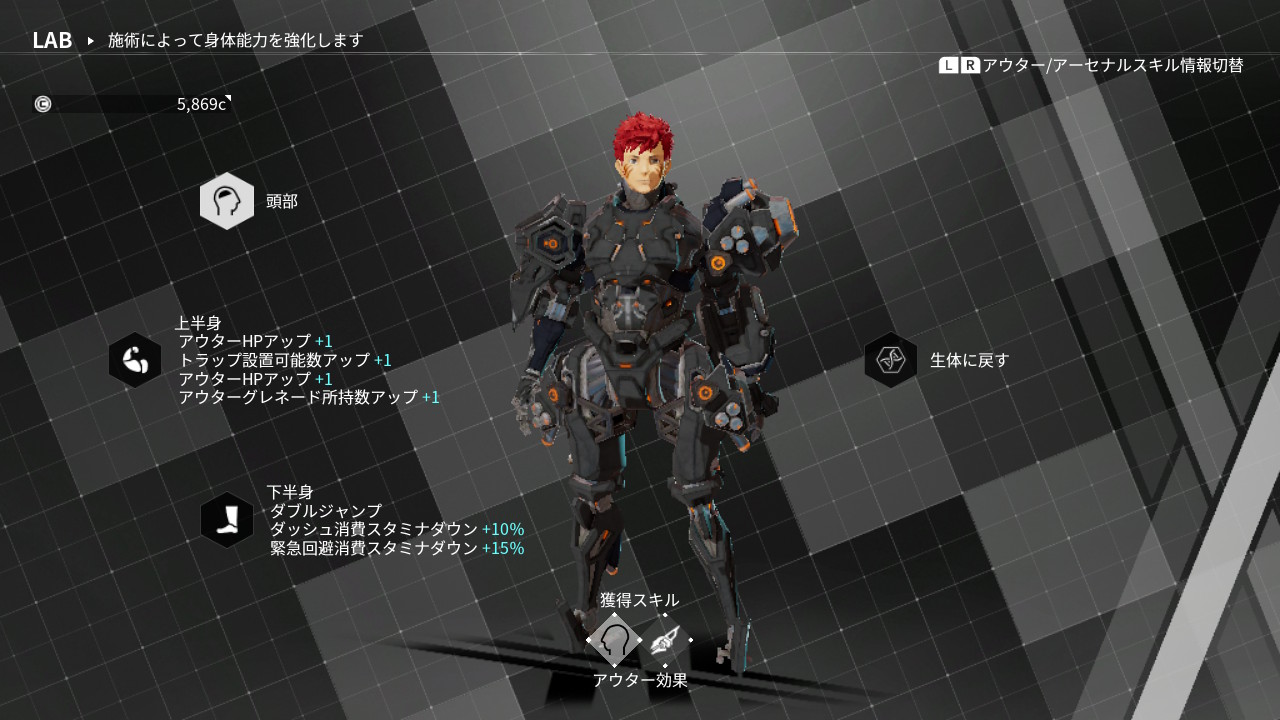The image size is (1280, 720).
Task: Open the lower body (下半身) boot icon
Action: coord(227,520)
